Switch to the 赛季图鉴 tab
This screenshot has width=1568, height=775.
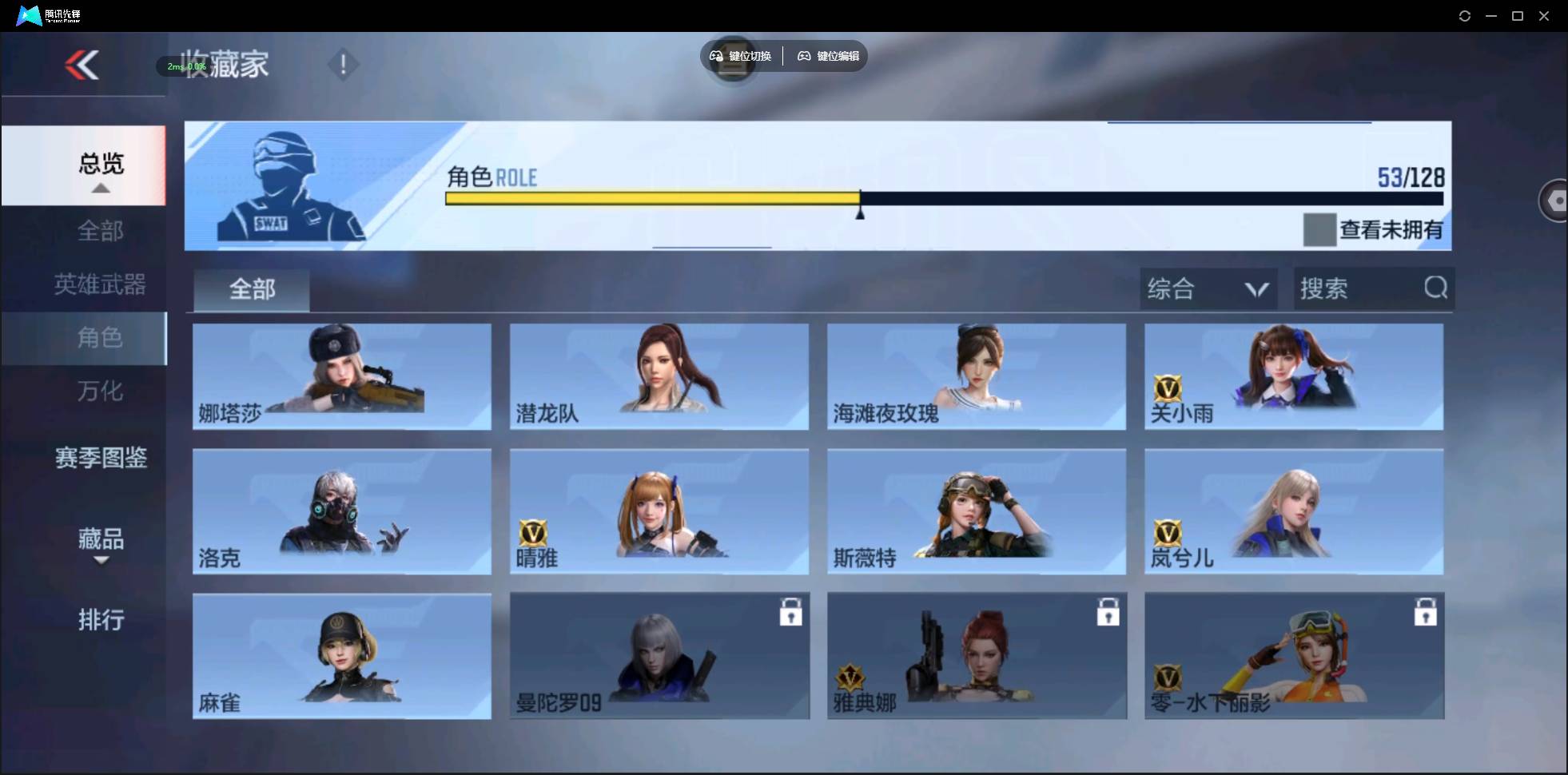pyautogui.click(x=101, y=458)
